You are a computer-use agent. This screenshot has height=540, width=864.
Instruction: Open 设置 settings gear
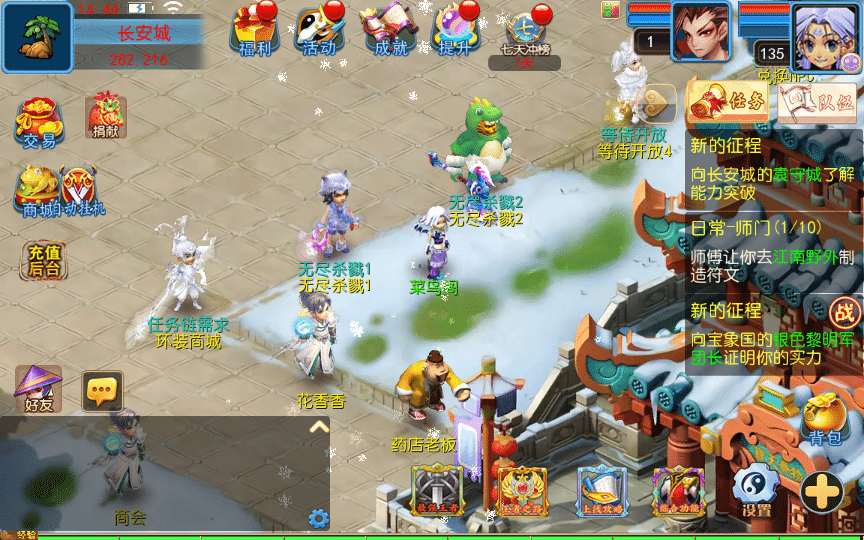pos(756,491)
